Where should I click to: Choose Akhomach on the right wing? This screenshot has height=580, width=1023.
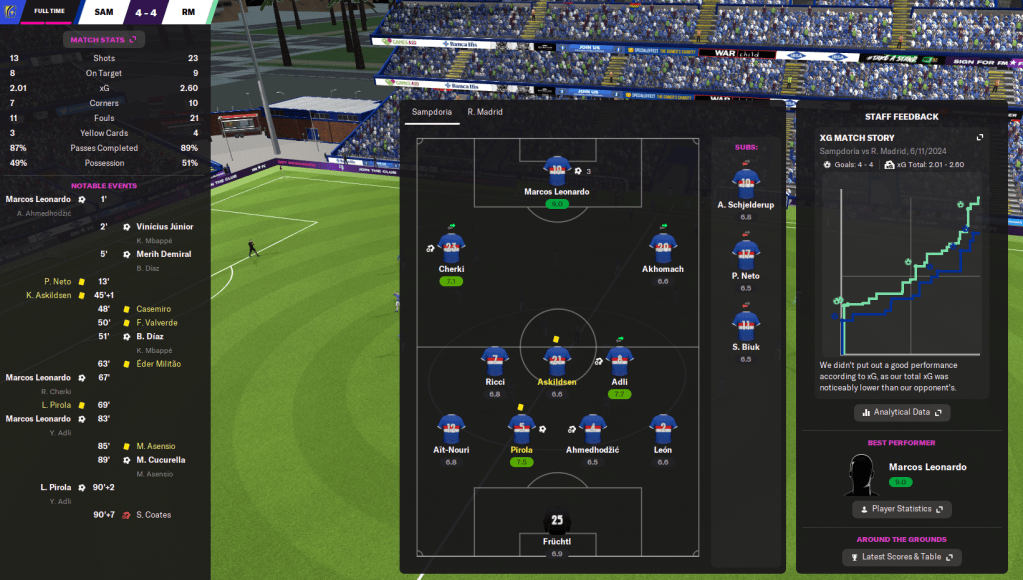click(x=663, y=248)
